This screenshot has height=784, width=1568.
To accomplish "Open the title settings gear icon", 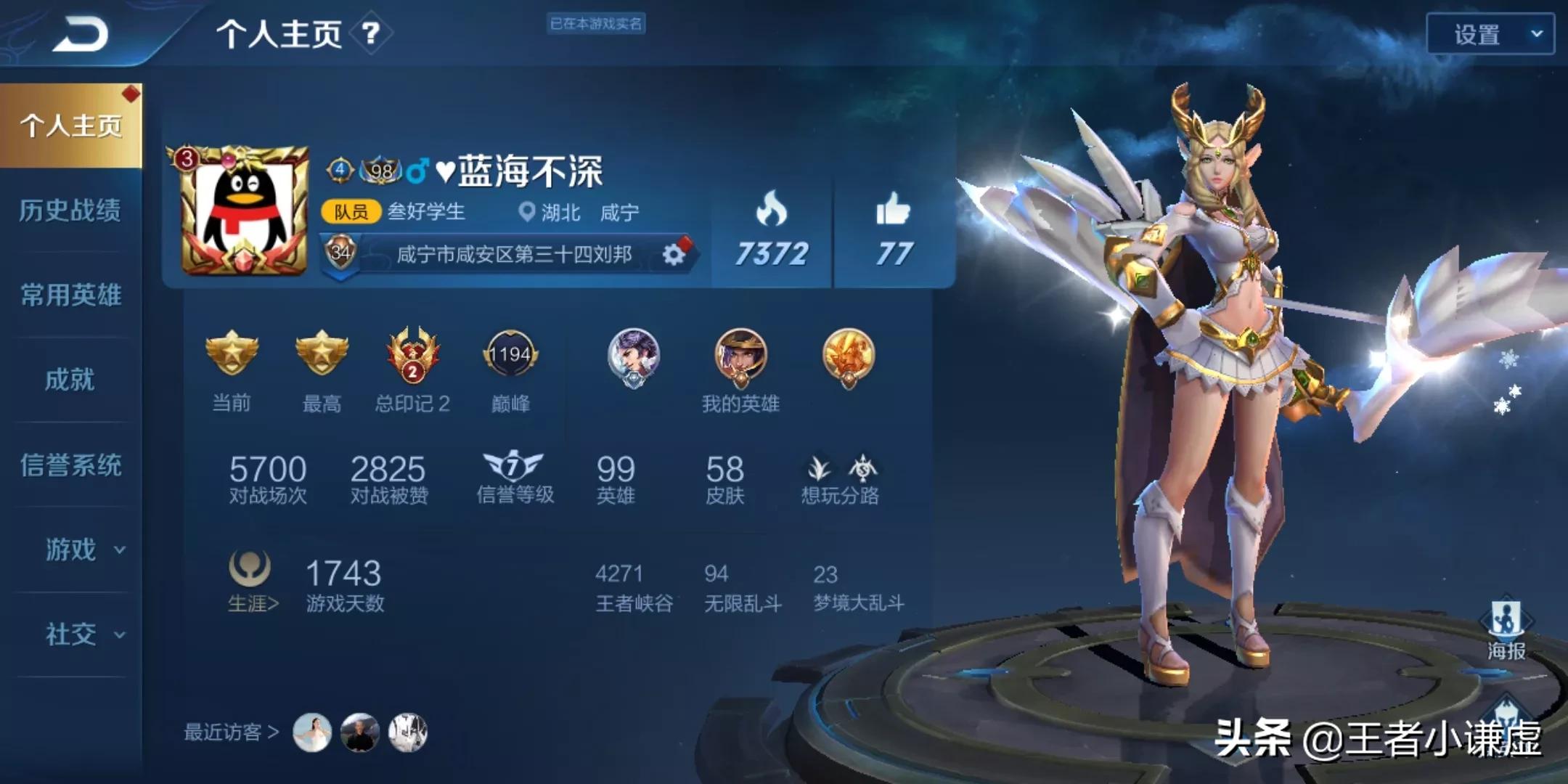I will (674, 254).
